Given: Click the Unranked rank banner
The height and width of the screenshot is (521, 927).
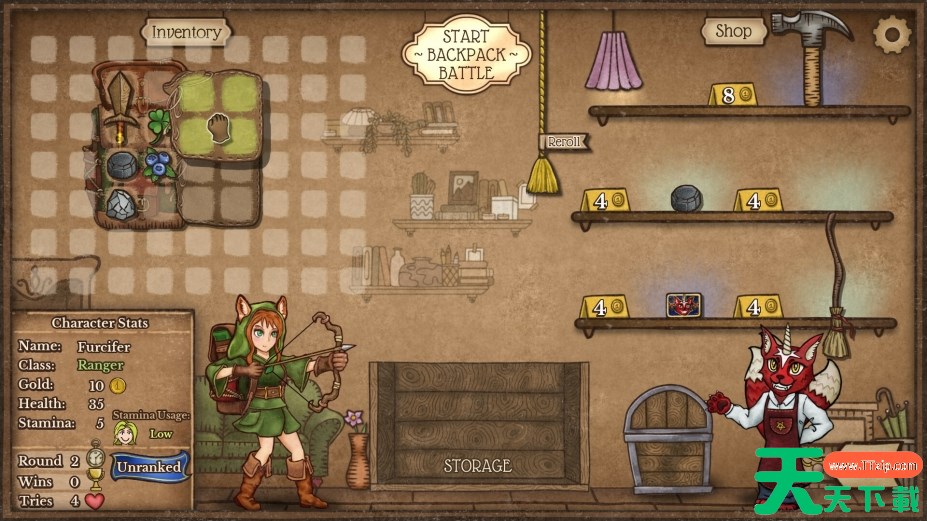Looking at the screenshot, I should coord(149,467).
